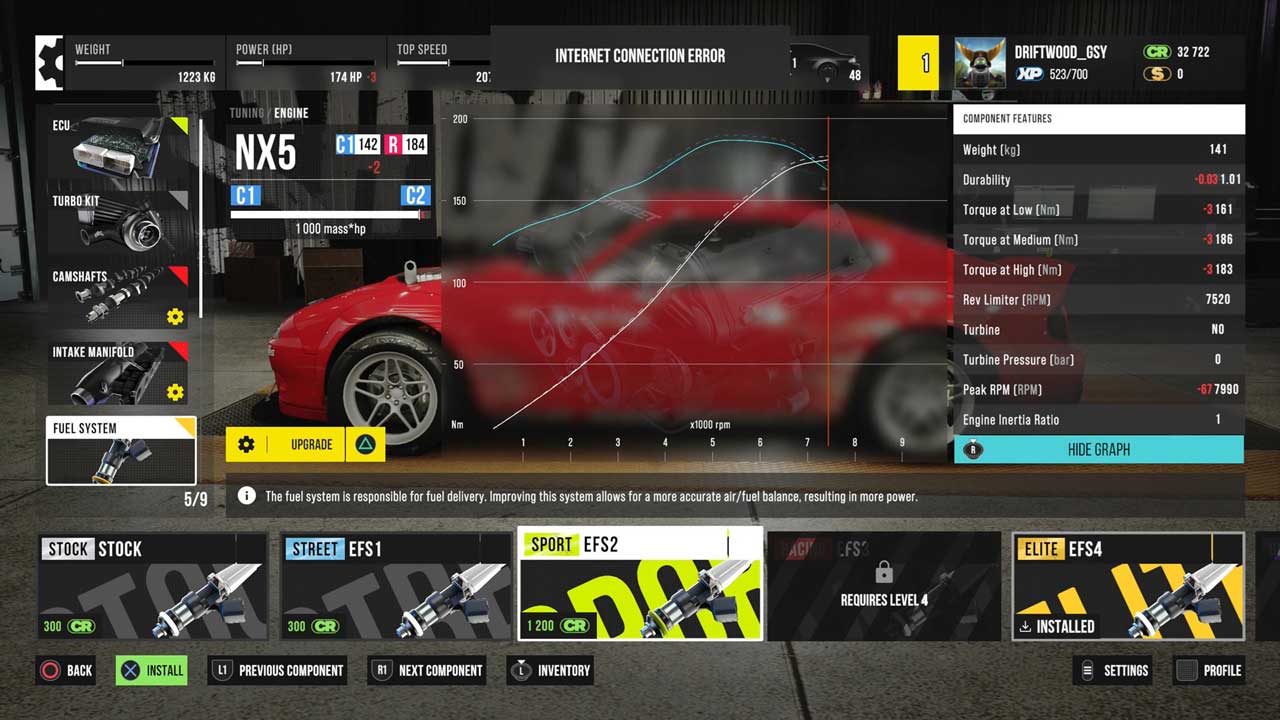Image resolution: width=1280 pixels, height=720 pixels.
Task: Open the Inventory
Action: [550, 670]
